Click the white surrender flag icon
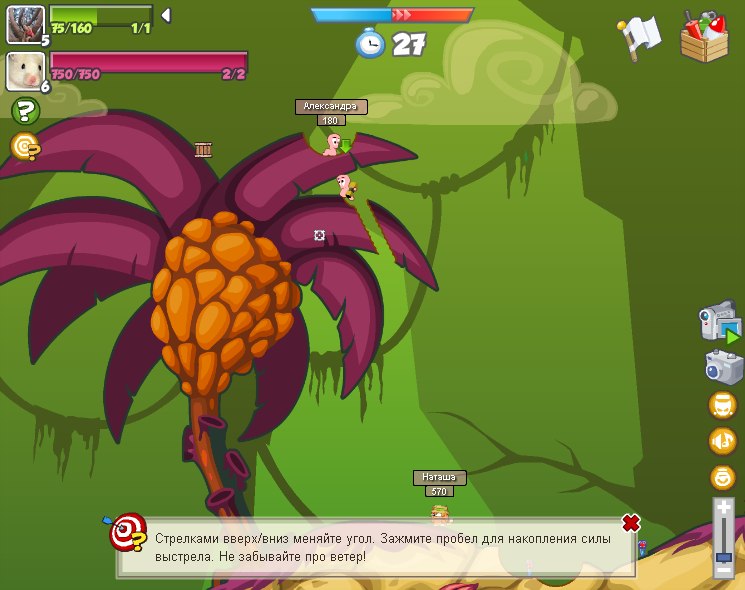This screenshot has width=745, height=590. click(x=640, y=36)
